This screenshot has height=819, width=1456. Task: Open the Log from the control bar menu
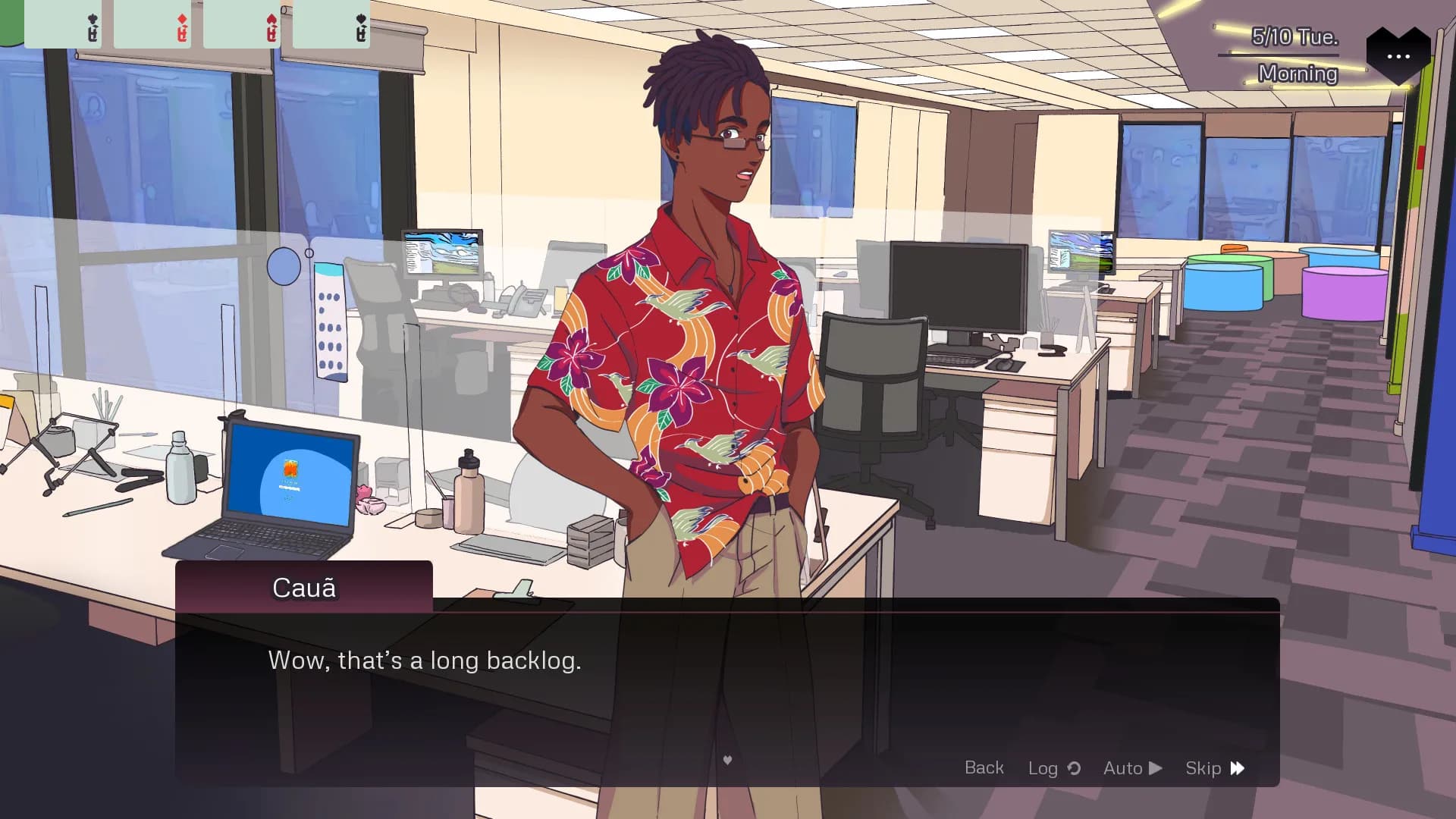tap(1045, 768)
